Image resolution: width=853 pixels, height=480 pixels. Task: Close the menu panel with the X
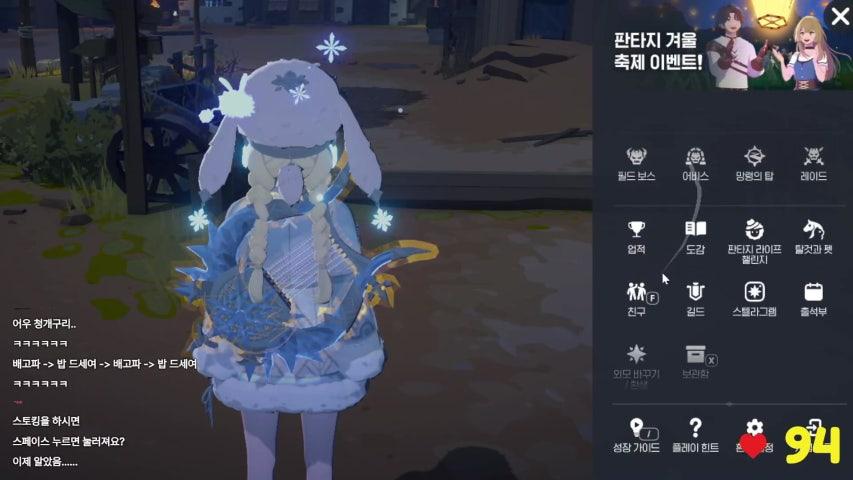tap(840, 16)
